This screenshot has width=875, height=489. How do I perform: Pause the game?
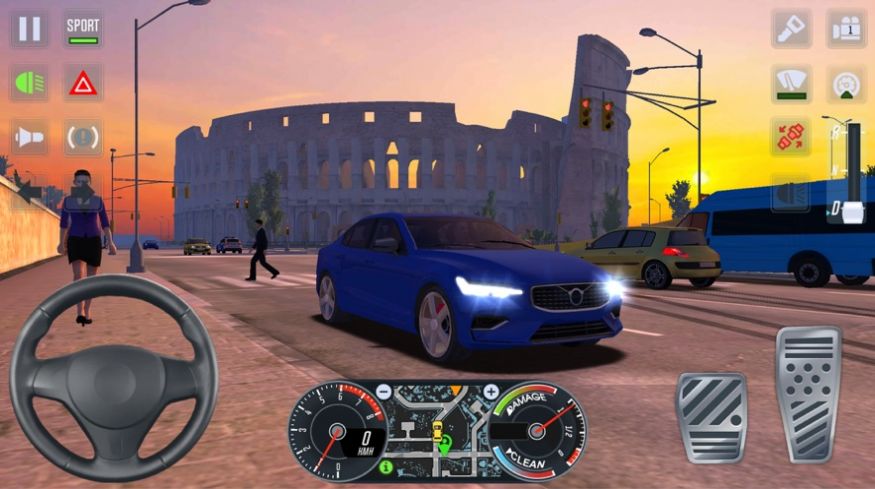click(30, 28)
